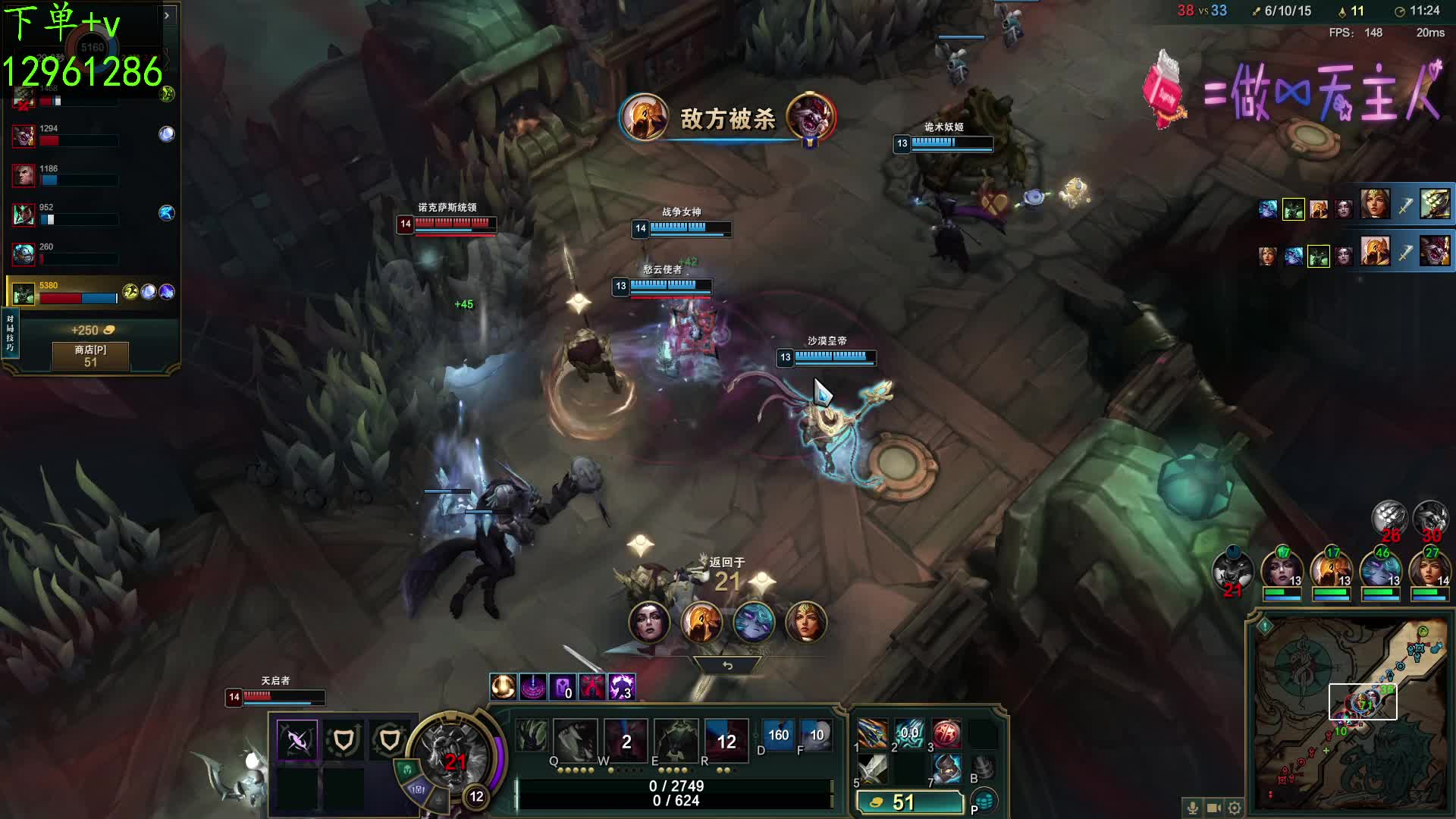The image size is (1456, 819).
Task: Select the crossed swords item in slot 5
Action: (x=872, y=769)
